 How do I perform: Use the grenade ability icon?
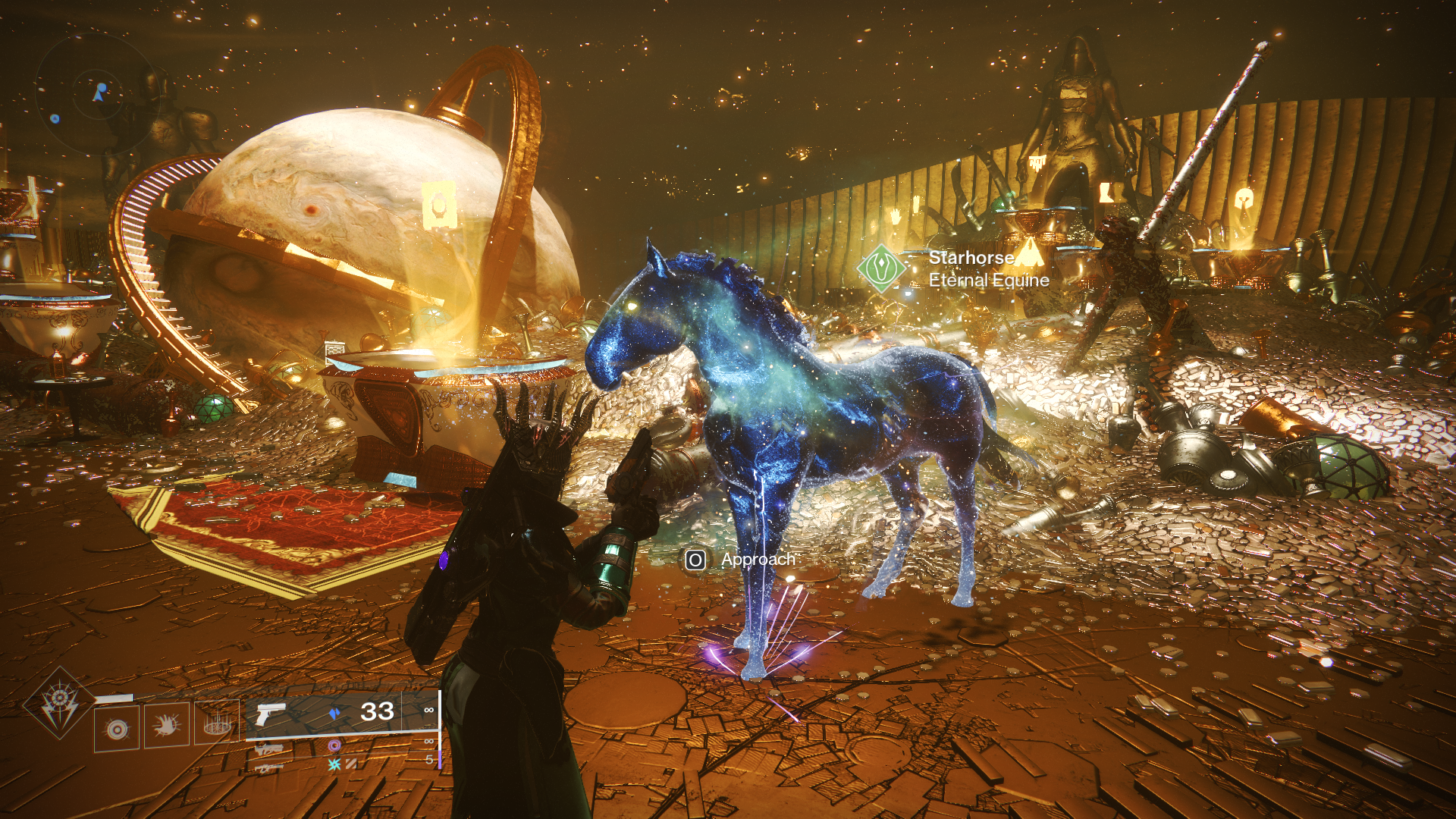tap(117, 728)
